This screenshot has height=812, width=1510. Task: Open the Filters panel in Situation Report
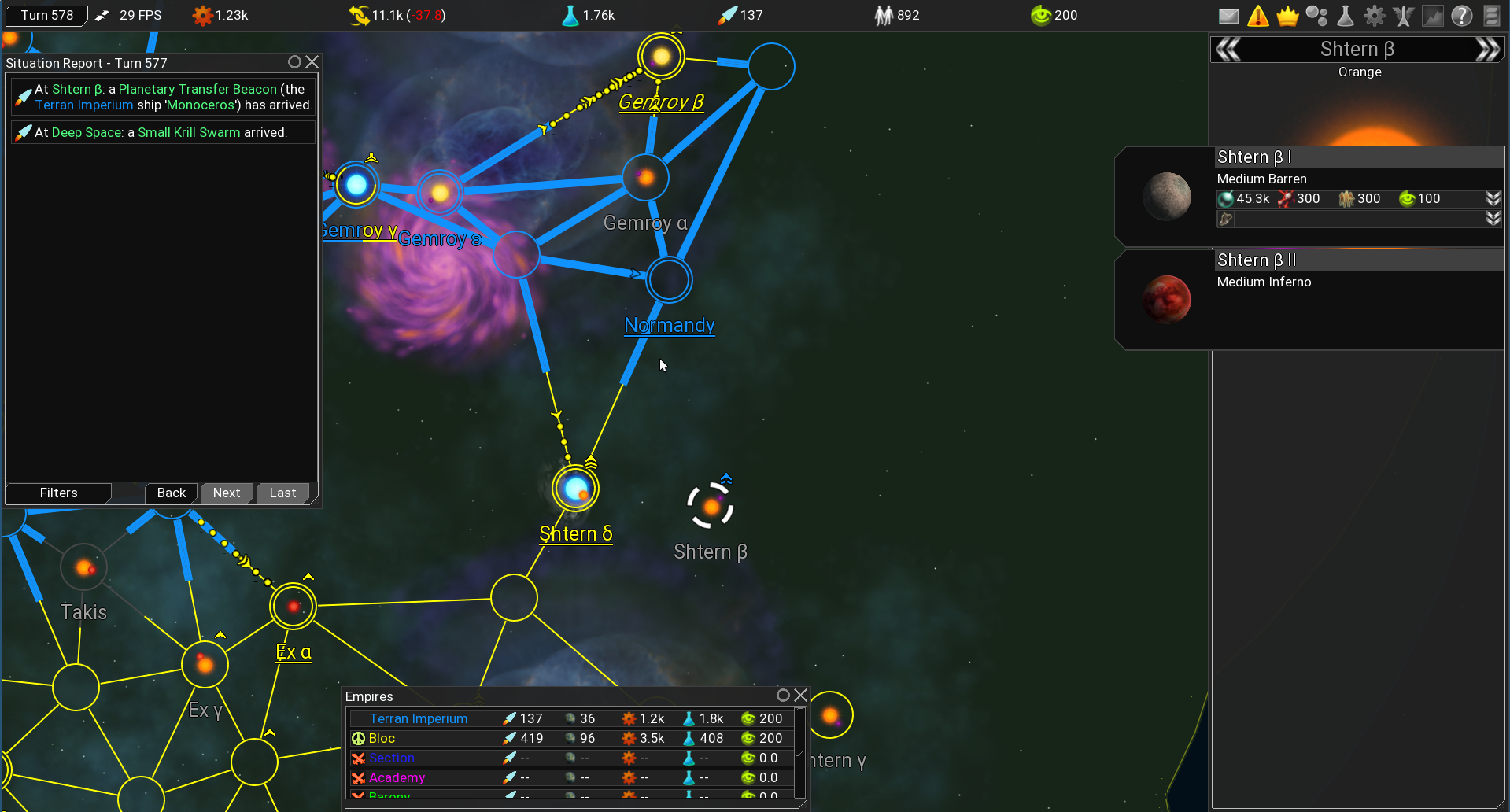tap(58, 493)
